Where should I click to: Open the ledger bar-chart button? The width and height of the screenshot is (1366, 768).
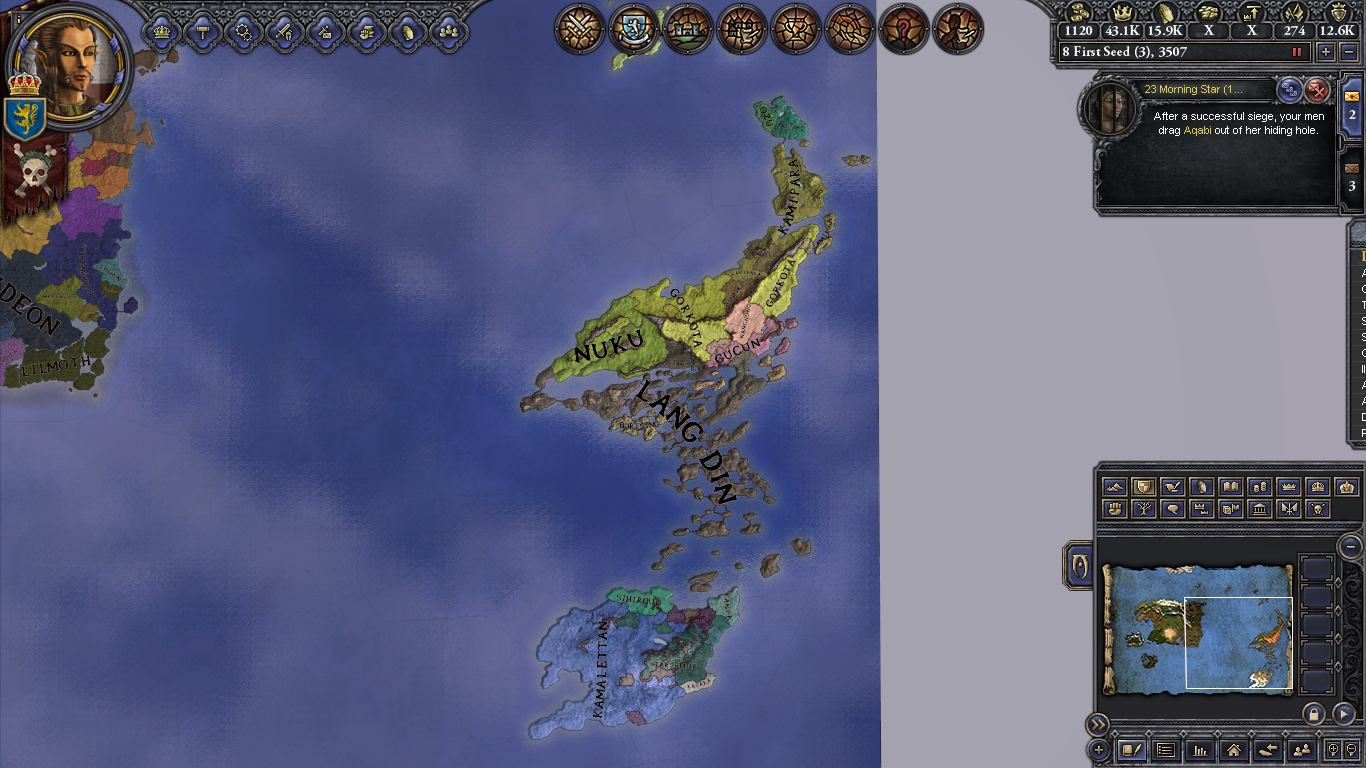[x=1199, y=749]
